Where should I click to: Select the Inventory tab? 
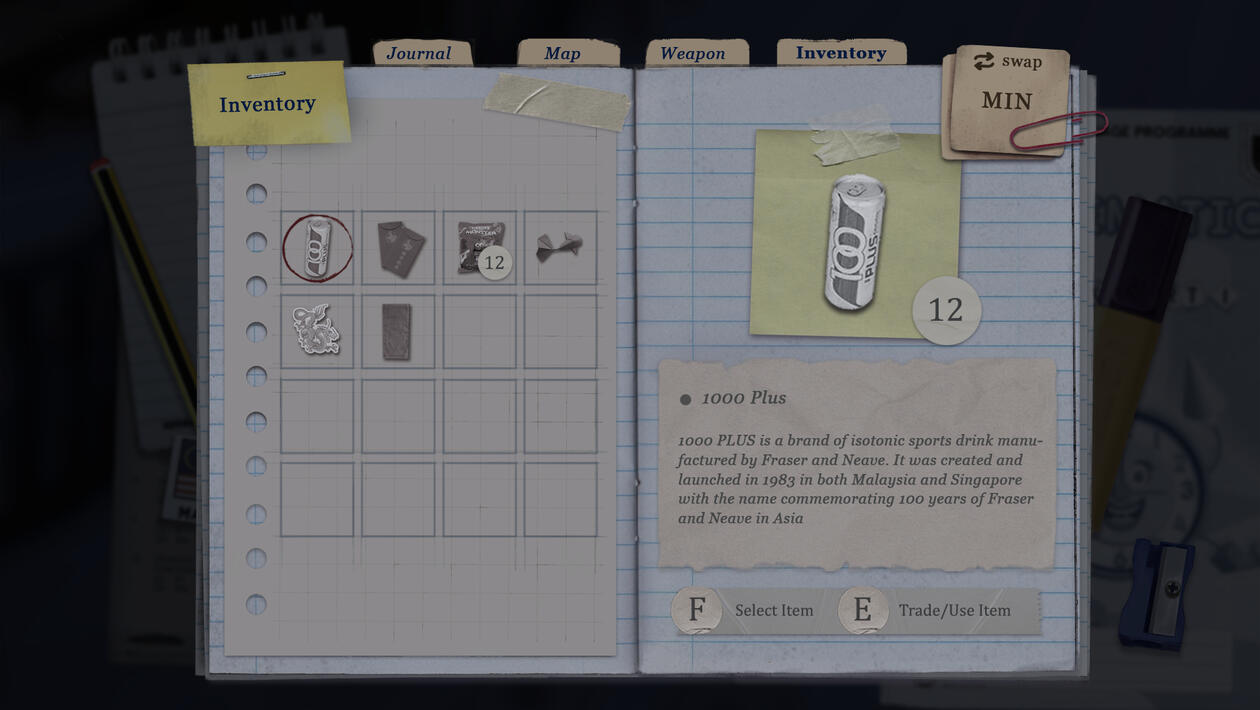pyautogui.click(x=840, y=53)
